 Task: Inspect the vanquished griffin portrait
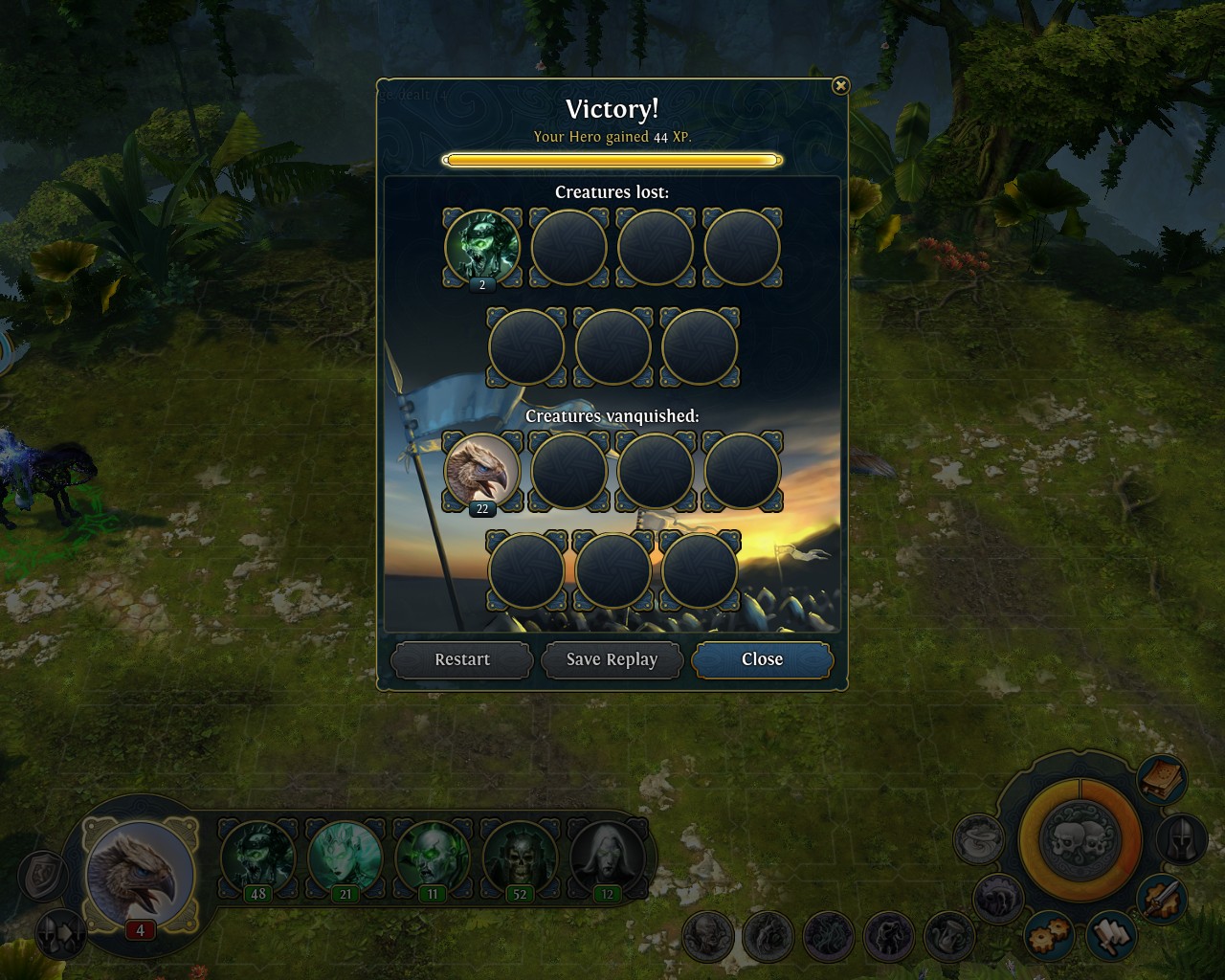click(x=482, y=471)
